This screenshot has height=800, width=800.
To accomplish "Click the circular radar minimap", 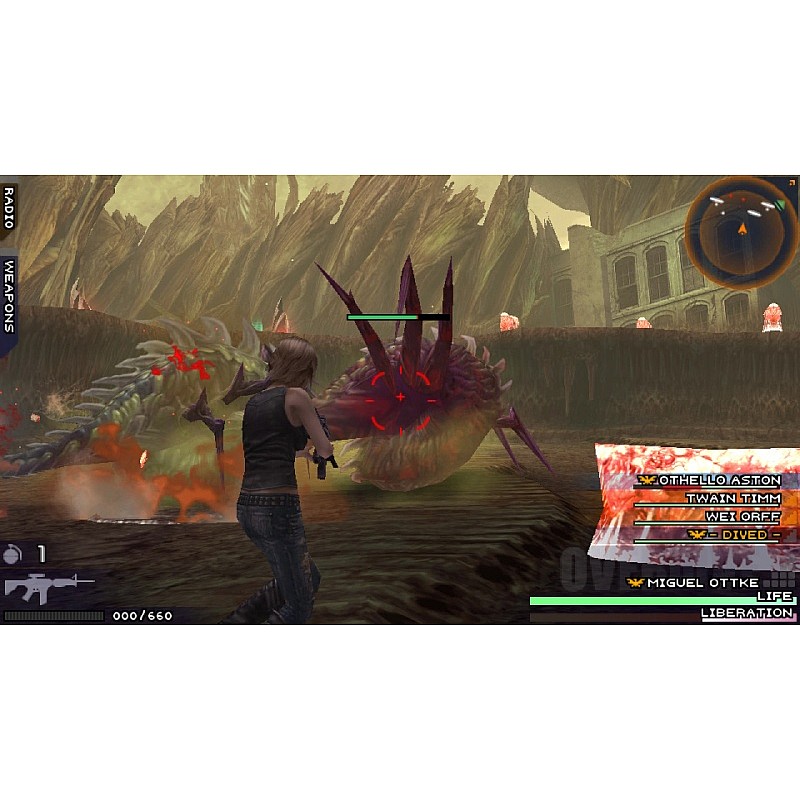I will point(741,232).
